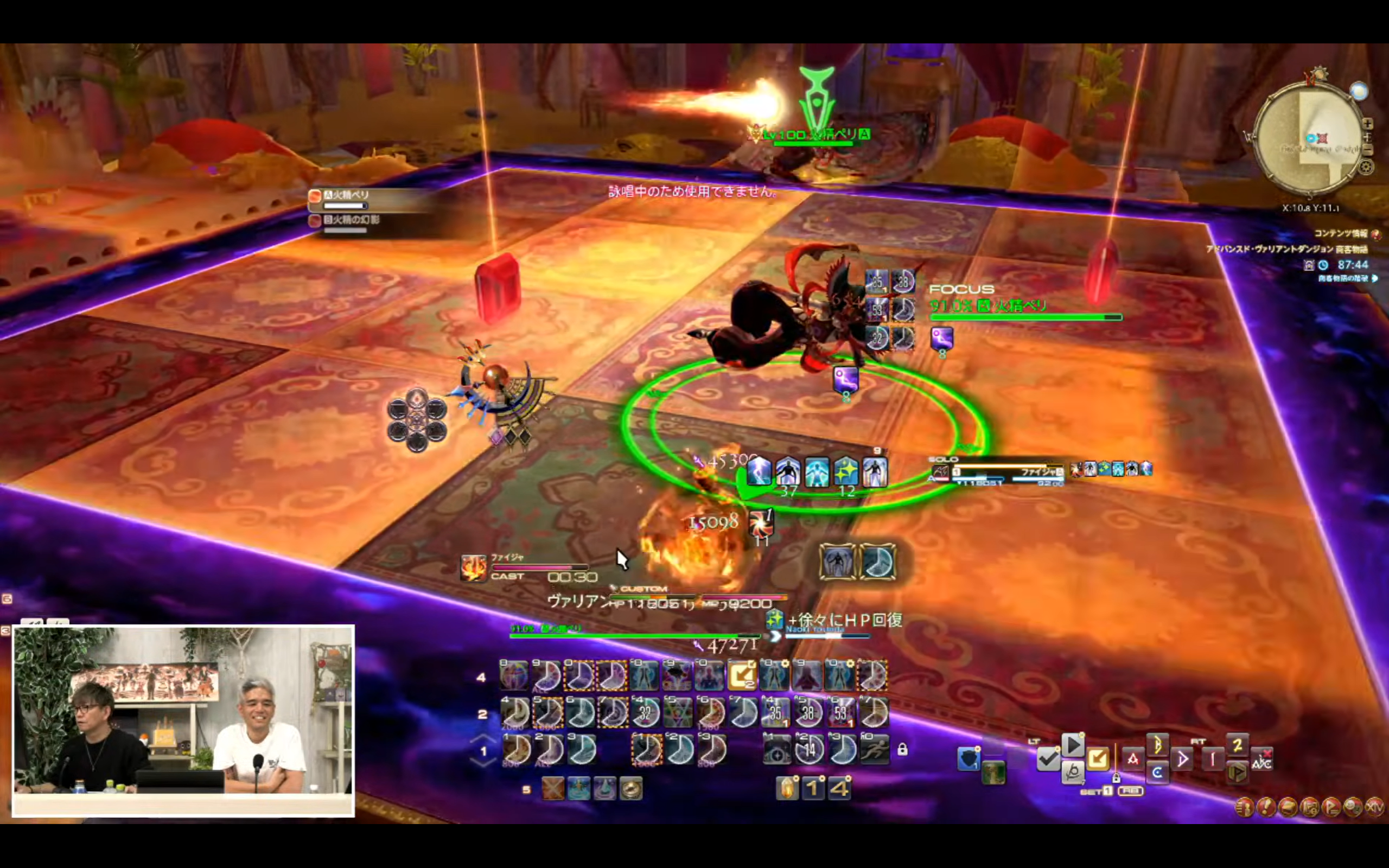
Task: Clear waymarks with the ABC red-X button
Action: (1261, 760)
